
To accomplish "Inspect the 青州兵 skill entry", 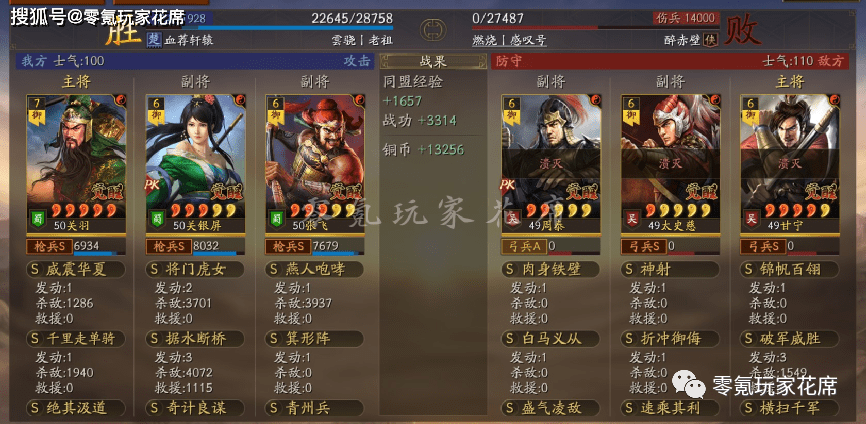I will tap(316, 407).
